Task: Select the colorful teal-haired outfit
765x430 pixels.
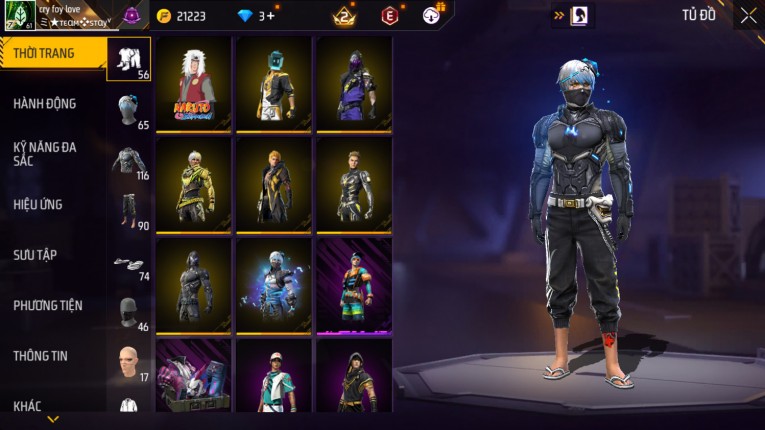Action: (x=355, y=285)
